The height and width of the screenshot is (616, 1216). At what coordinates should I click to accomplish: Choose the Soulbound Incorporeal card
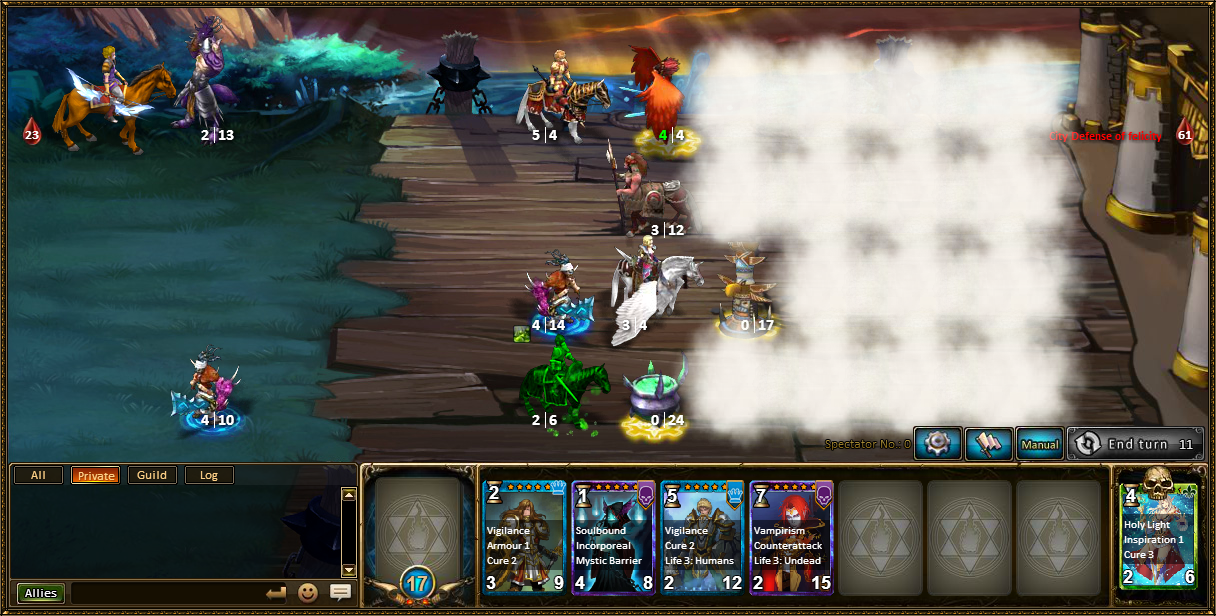click(x=614, y=537)
